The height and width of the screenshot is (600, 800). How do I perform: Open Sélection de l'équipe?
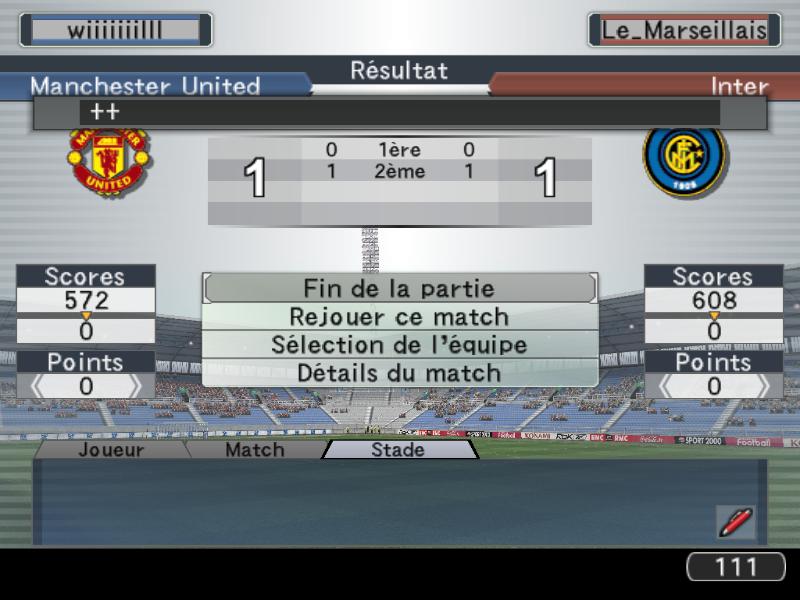pos(399,345)
